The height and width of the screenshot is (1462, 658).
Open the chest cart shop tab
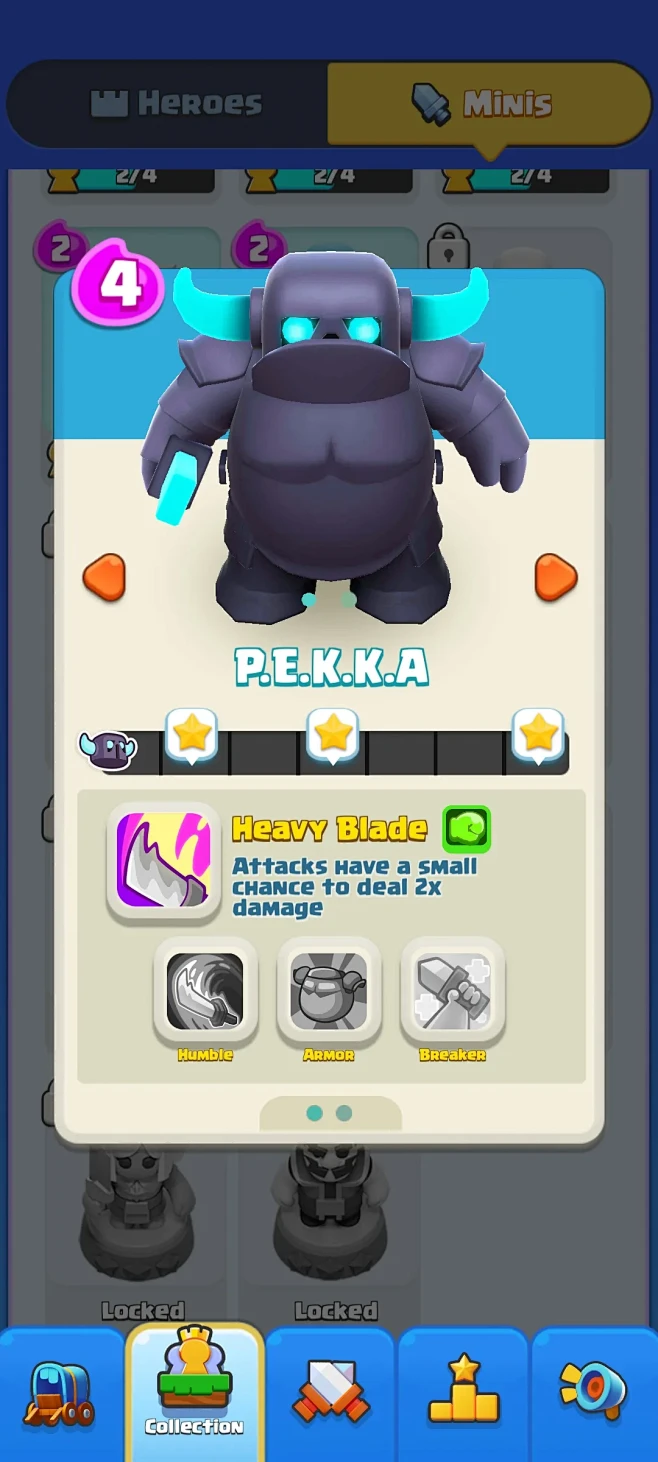60,1393
